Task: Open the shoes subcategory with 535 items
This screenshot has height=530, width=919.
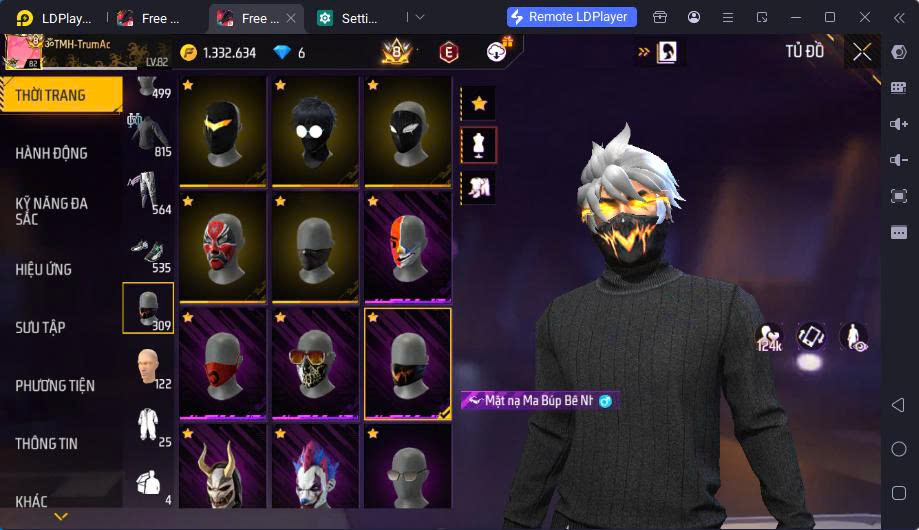Action: coord(148,252)
